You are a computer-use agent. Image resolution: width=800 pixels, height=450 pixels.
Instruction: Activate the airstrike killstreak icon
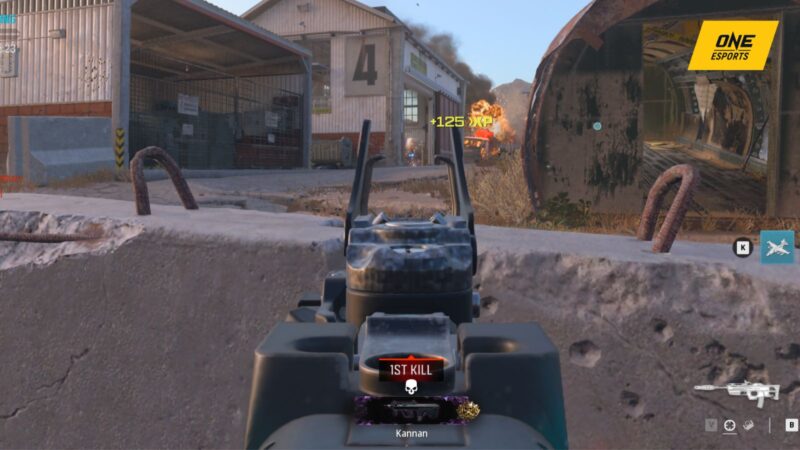pos(777,247)
